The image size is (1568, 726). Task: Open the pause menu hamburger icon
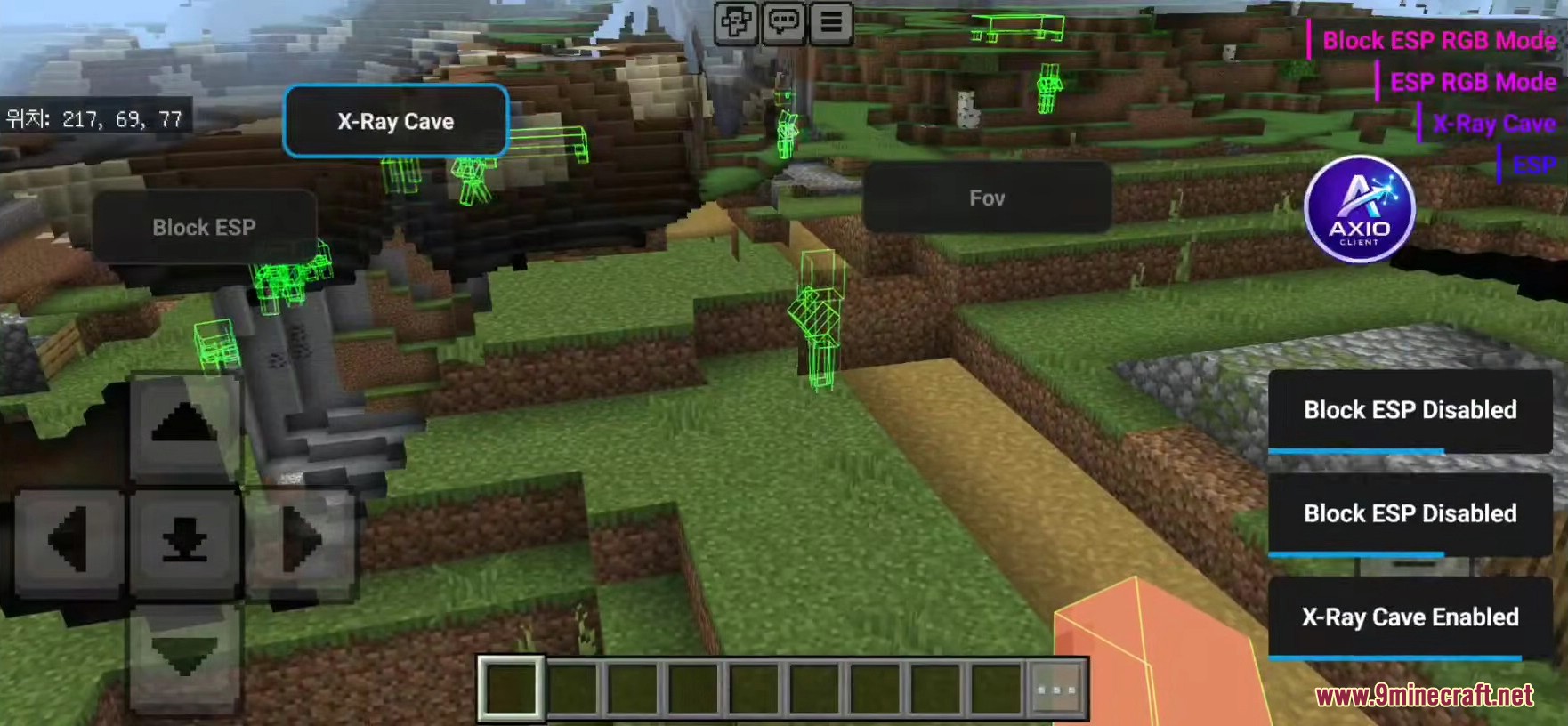point(832,22)
